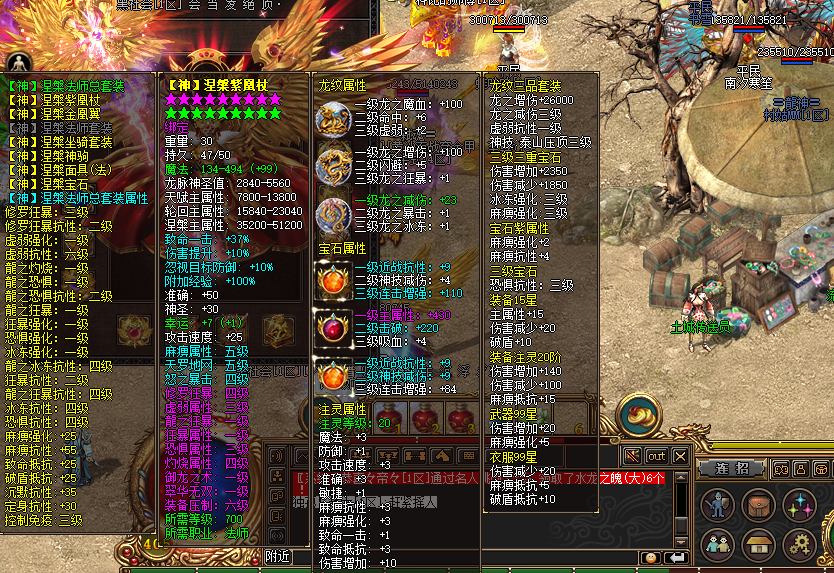Click the 'out' button in chat bar
834x573 pixels.
point(656,456)
